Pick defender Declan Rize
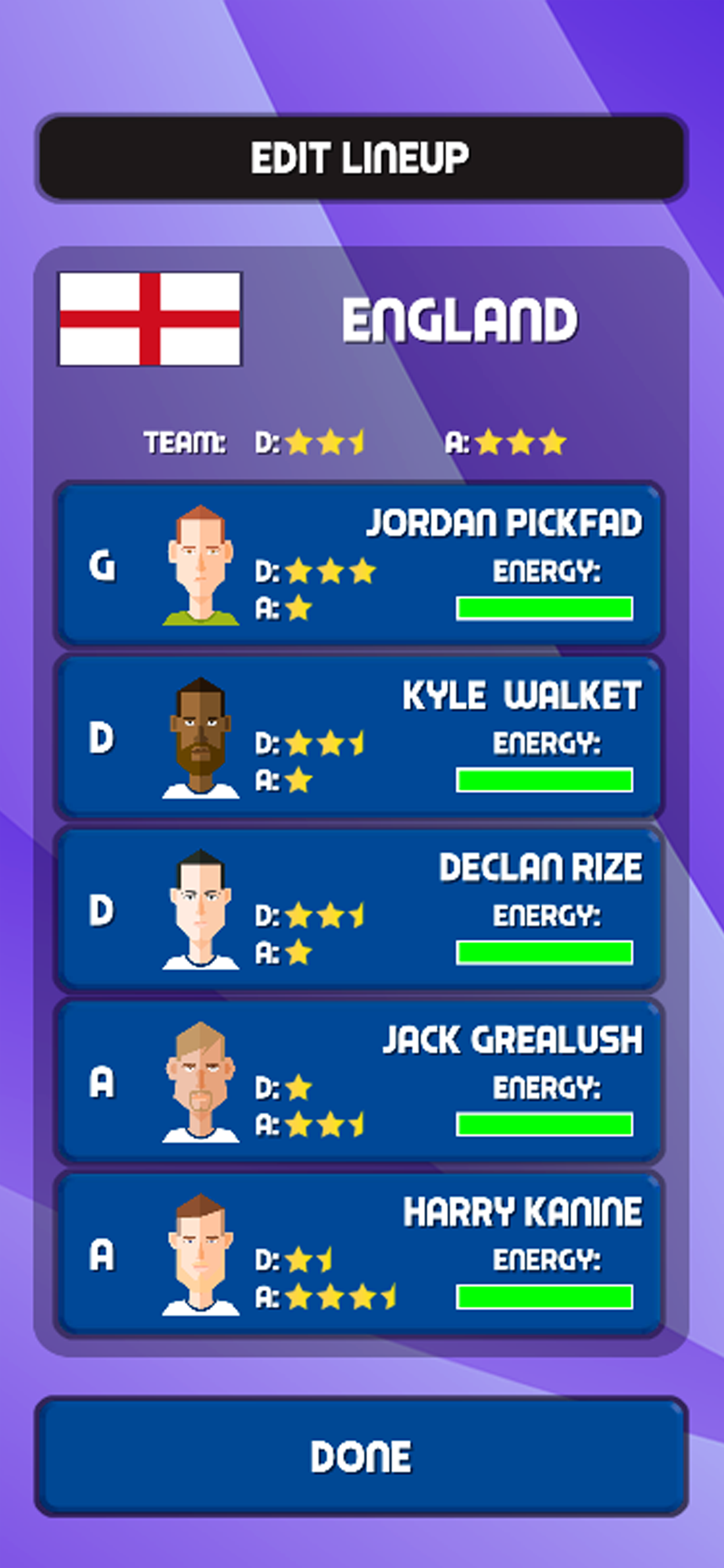724x1568 pixels. pos(359,909)
